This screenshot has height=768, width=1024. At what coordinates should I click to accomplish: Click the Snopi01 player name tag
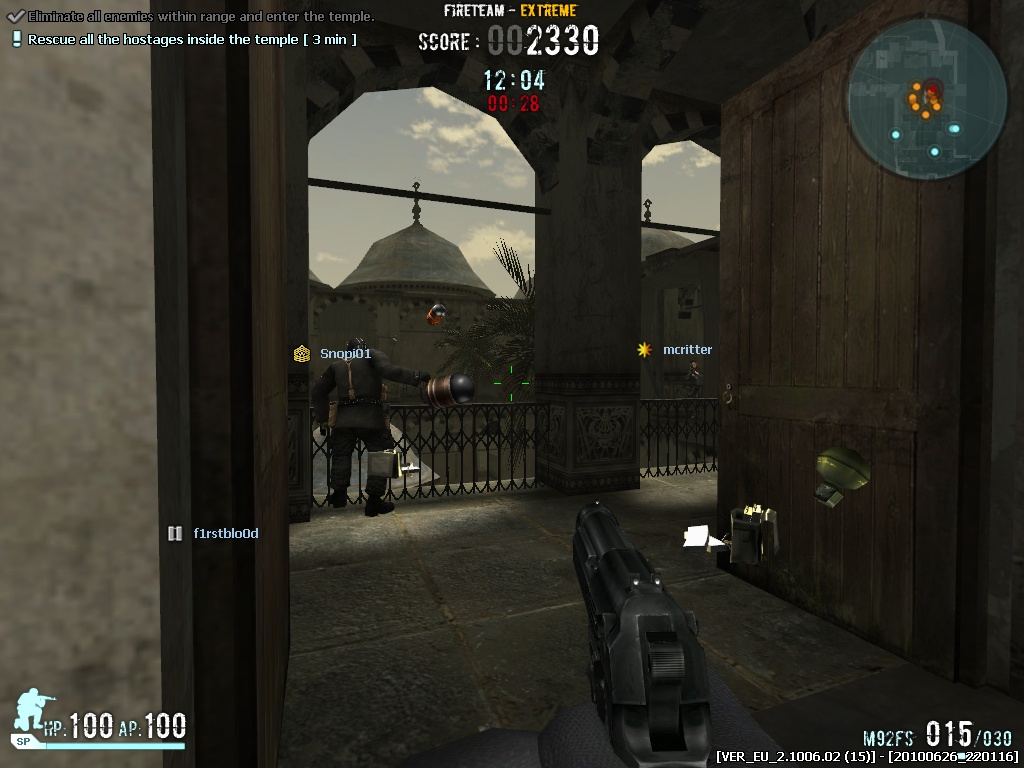(x=345, y=353)
